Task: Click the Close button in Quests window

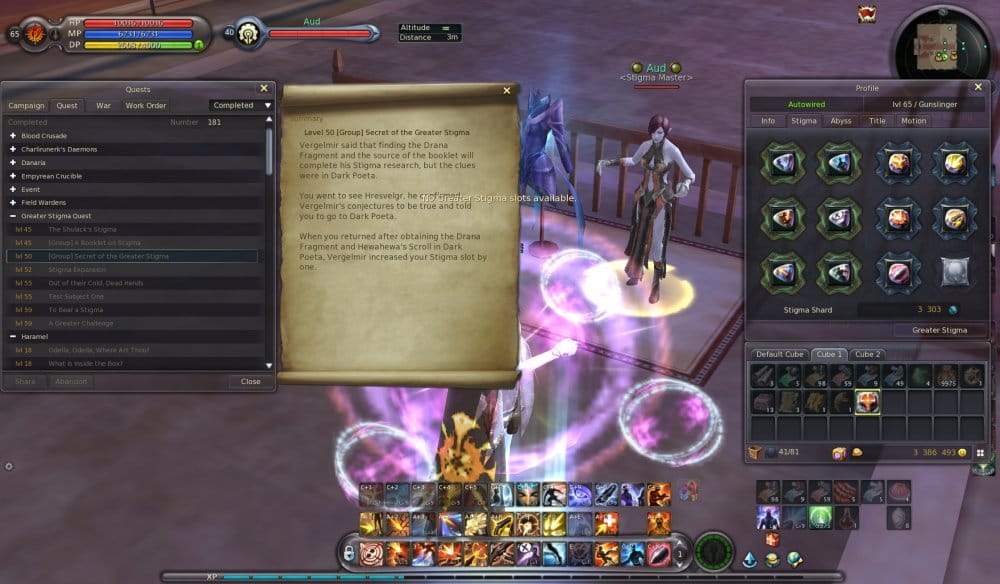Action: point(250,381)
